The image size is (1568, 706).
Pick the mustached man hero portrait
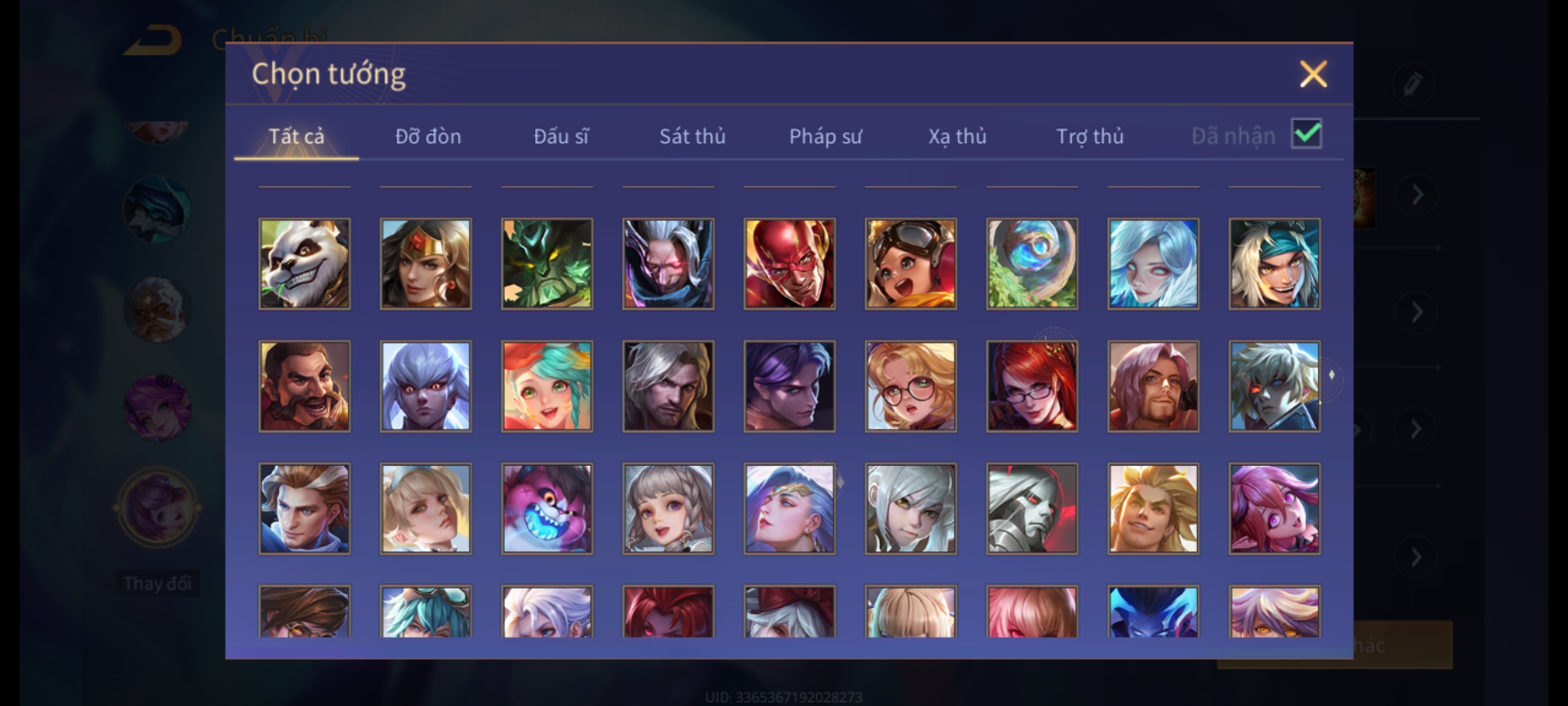[304, 386]
